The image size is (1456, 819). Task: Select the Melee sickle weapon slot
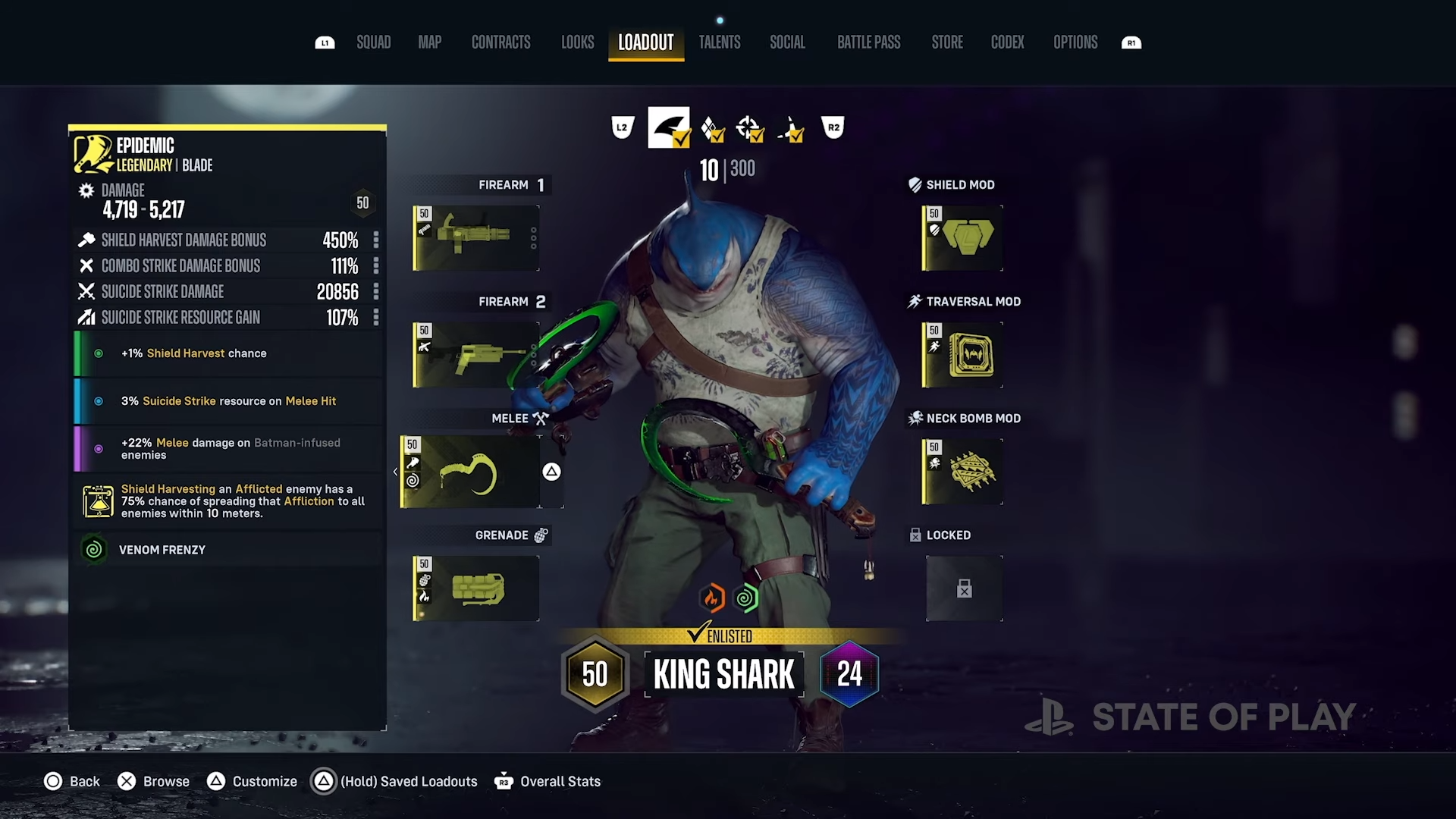coord(475,471)
